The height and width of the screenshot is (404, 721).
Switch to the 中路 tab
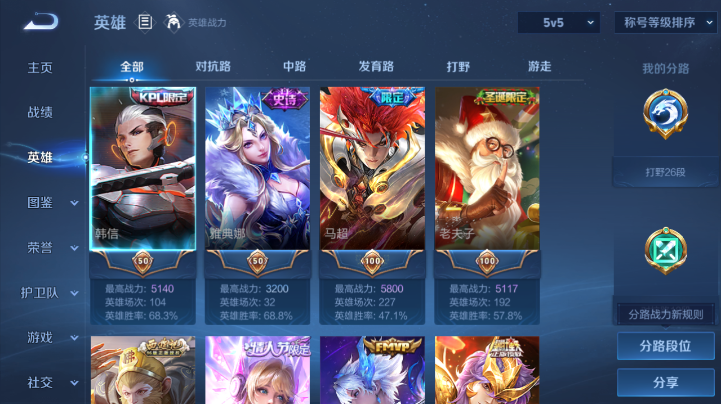click(x=294, y=67)
